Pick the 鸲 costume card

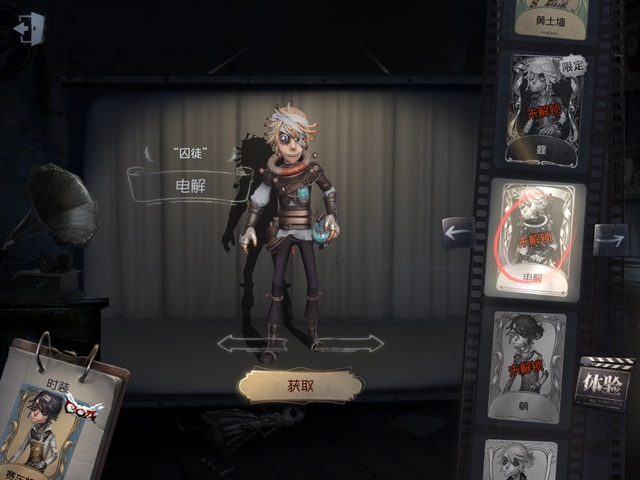[x=527, y=366]
